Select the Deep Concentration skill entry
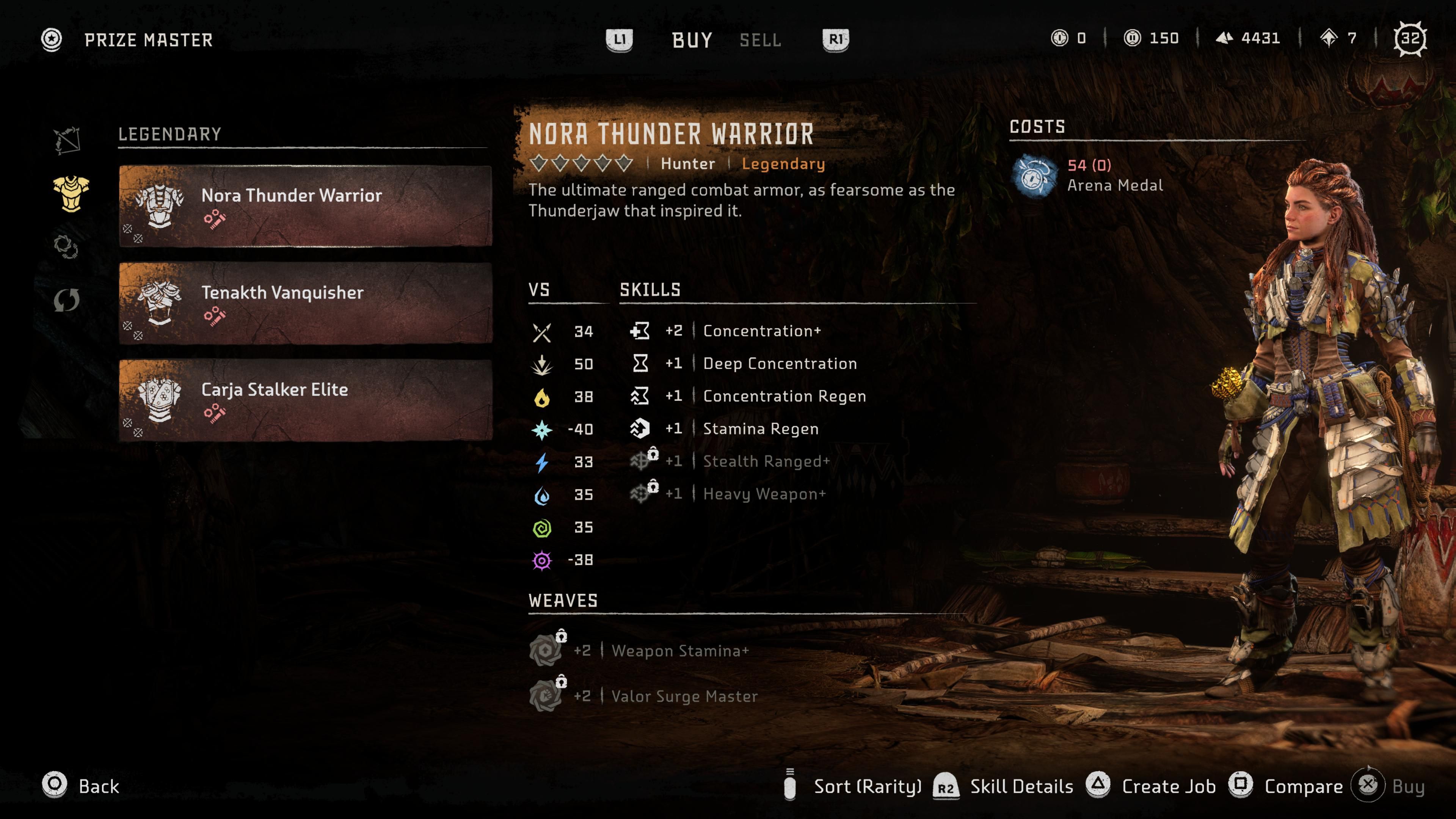The width and height of the screenshot is (1456, 819). [779, 364]
